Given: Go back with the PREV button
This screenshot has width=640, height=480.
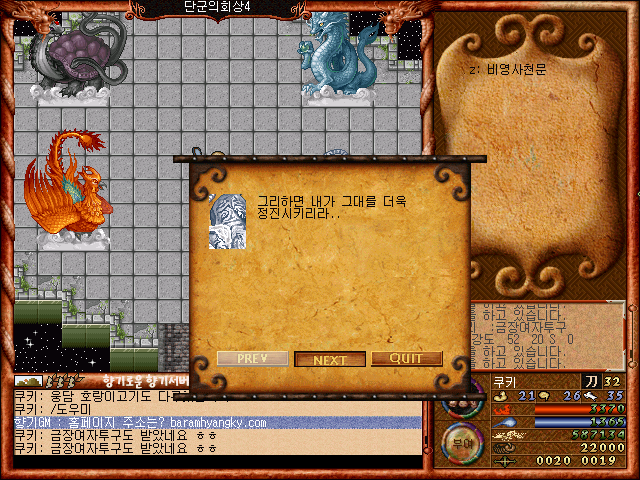Looking at the screenshot, I should (x=253, y=359).
